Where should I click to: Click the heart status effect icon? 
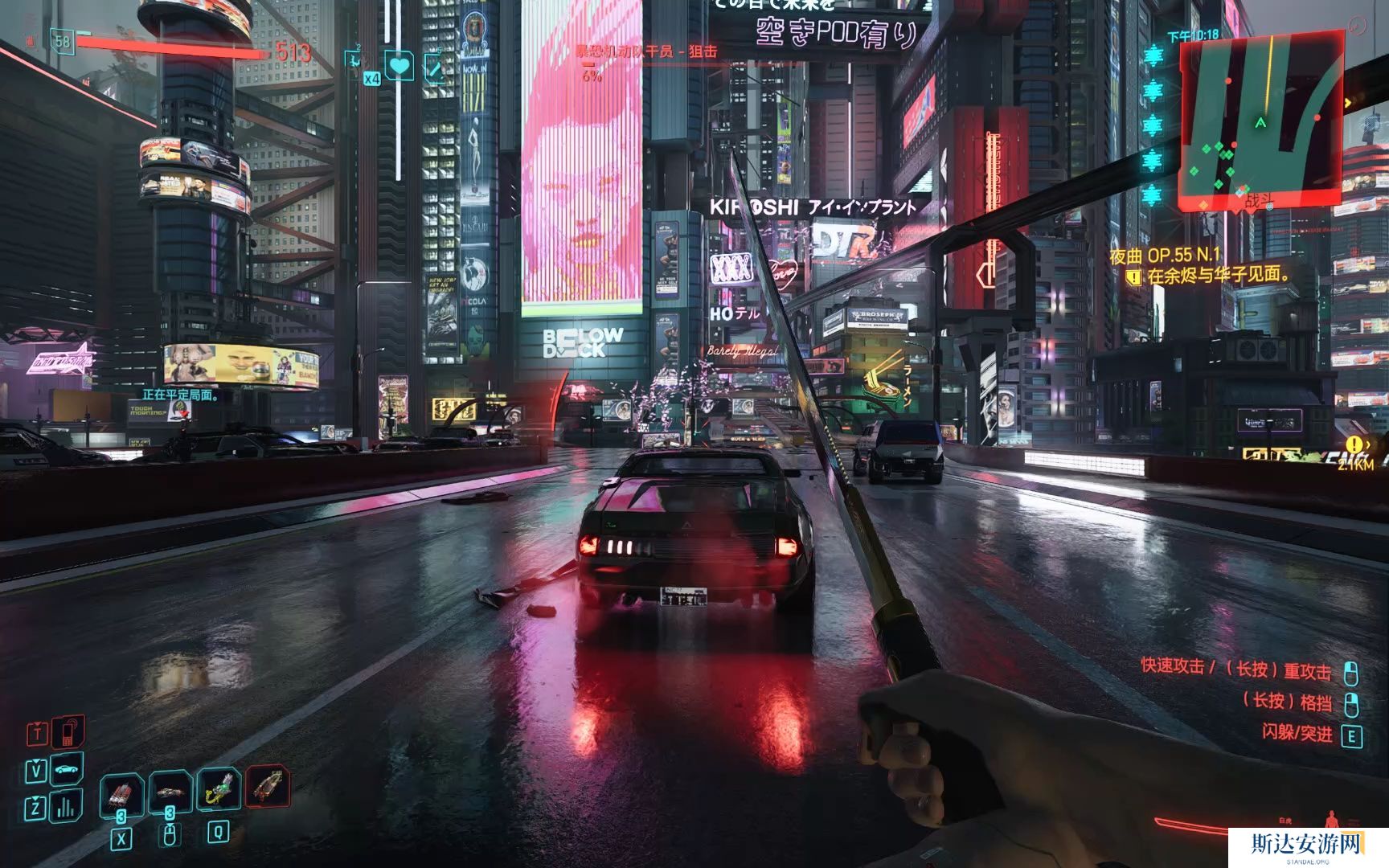(x=399, y=65)
